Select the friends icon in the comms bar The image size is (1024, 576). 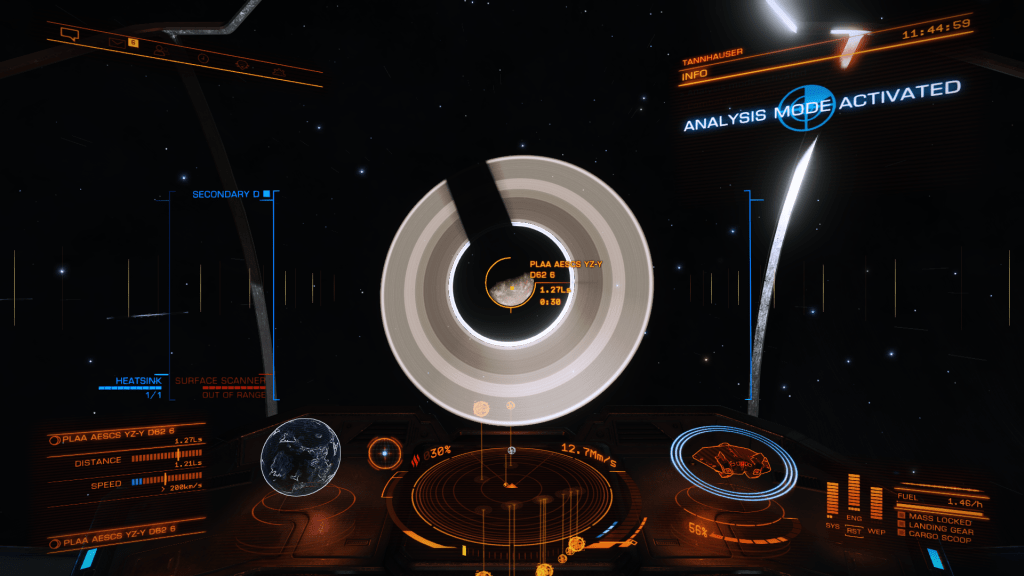(160, 50)
